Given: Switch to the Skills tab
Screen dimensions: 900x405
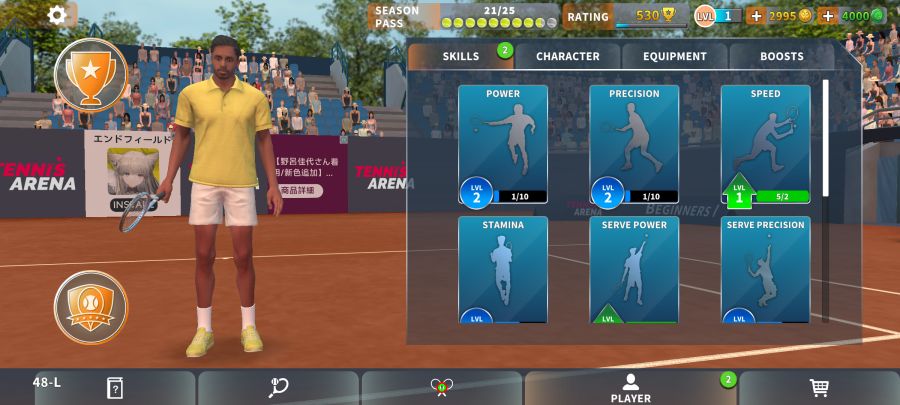Looking at the screenshot, I should [x=461, y=56].
